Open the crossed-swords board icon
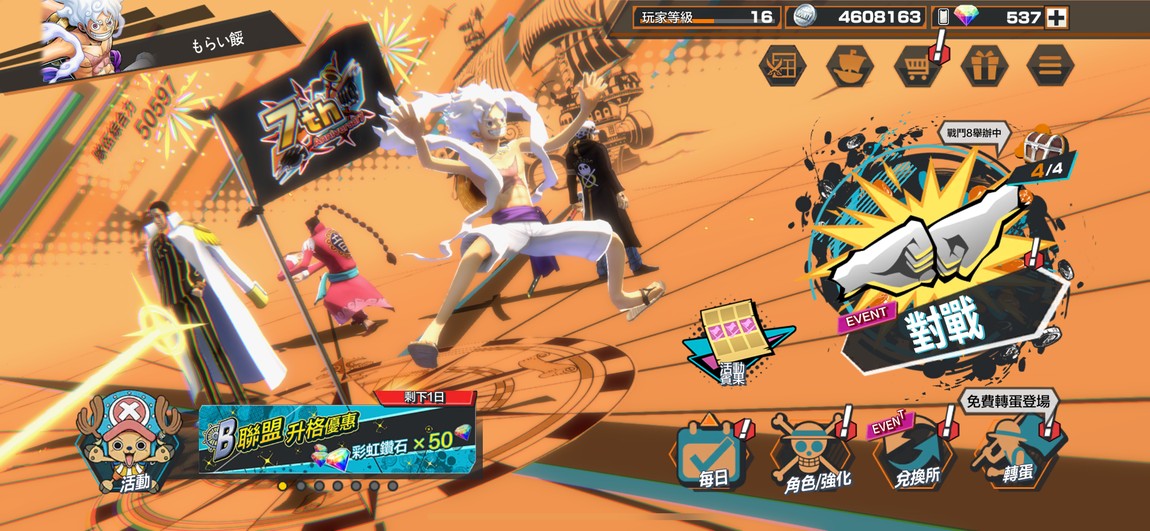 click(781, 66)
